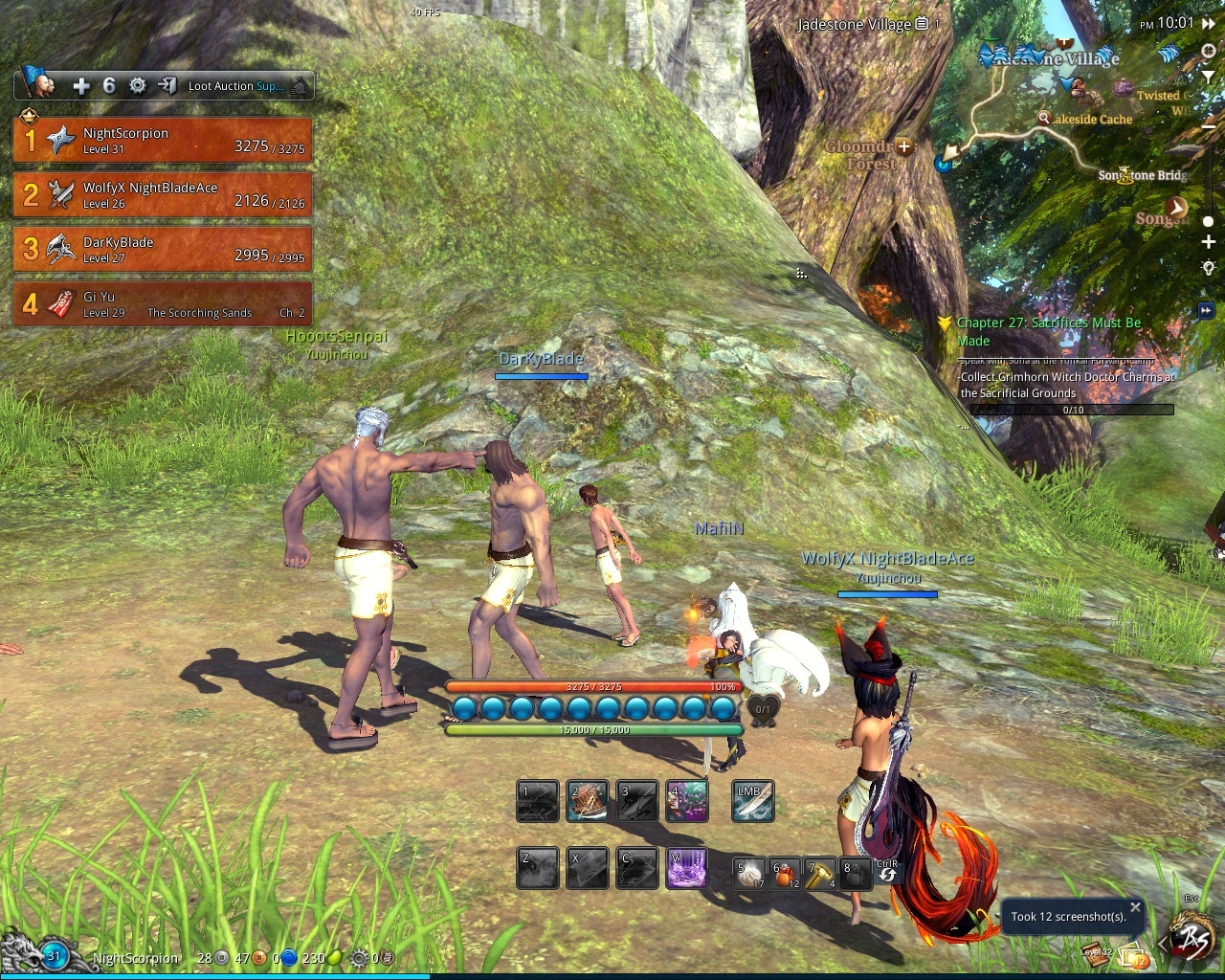The image size is (1225, 980).
Task: Use the red potion in slot 6
Action: pos(785,874)
